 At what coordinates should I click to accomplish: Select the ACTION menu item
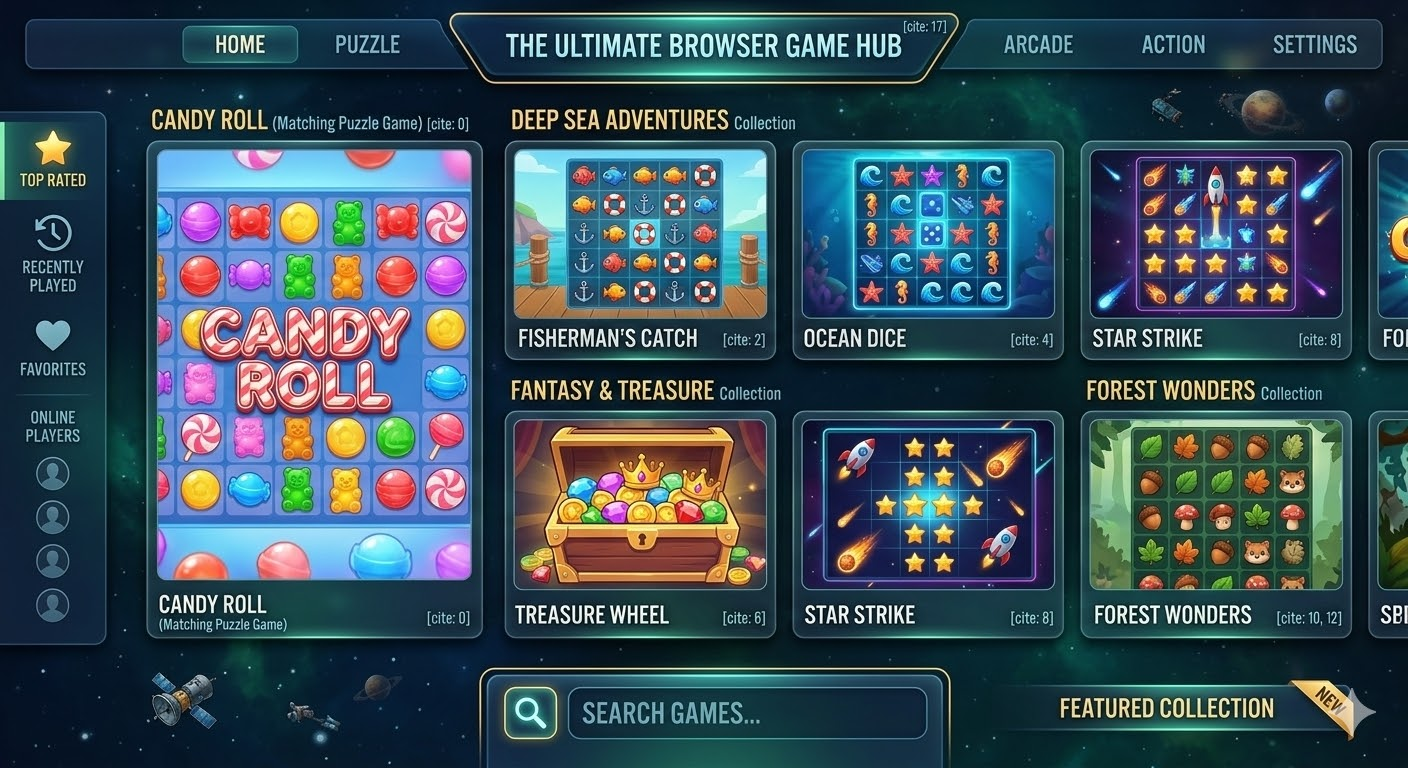pyautogui.click(x=1173, y=44)
